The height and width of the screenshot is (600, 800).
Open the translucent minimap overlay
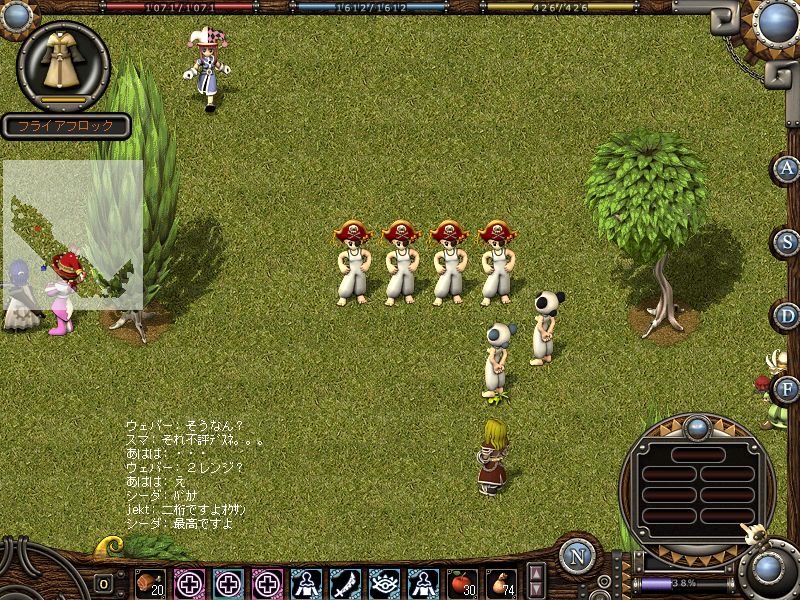pyautogui.click(x=73, y=234)
